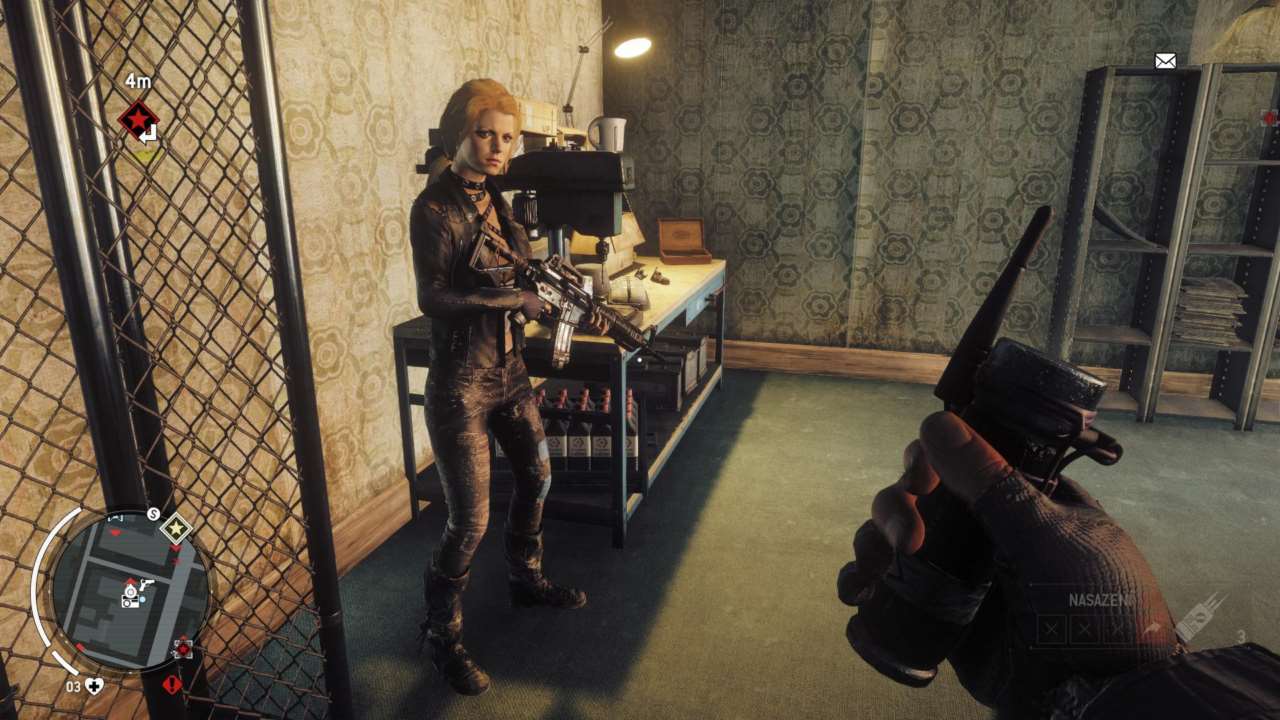Select the white pistol icon on minimap

tap(147, 584)
